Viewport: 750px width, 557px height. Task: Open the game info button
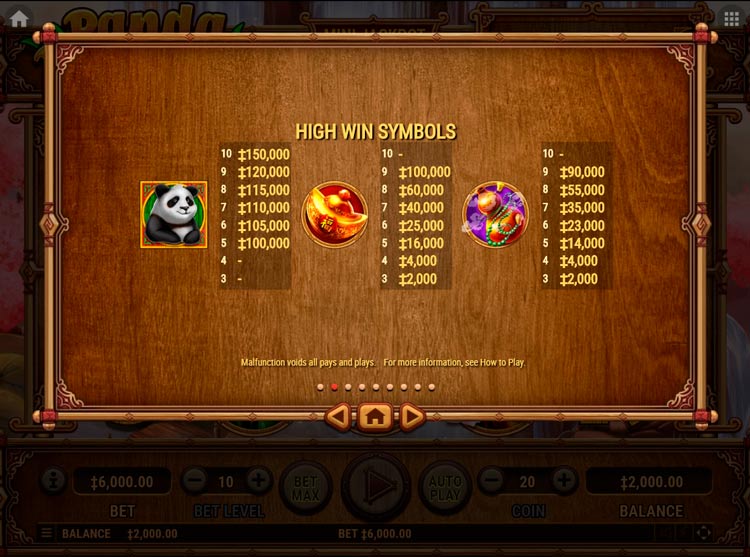53,481
